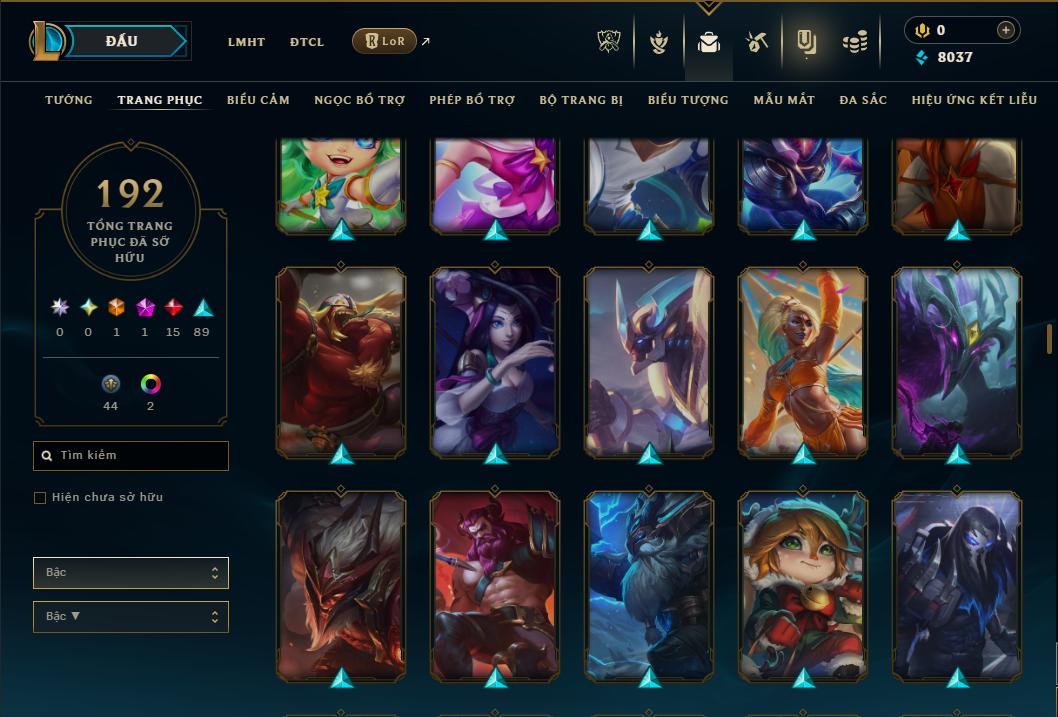Click the ĐẤU play button
This screenshot has width=1058, height=717.
(122, 41)
